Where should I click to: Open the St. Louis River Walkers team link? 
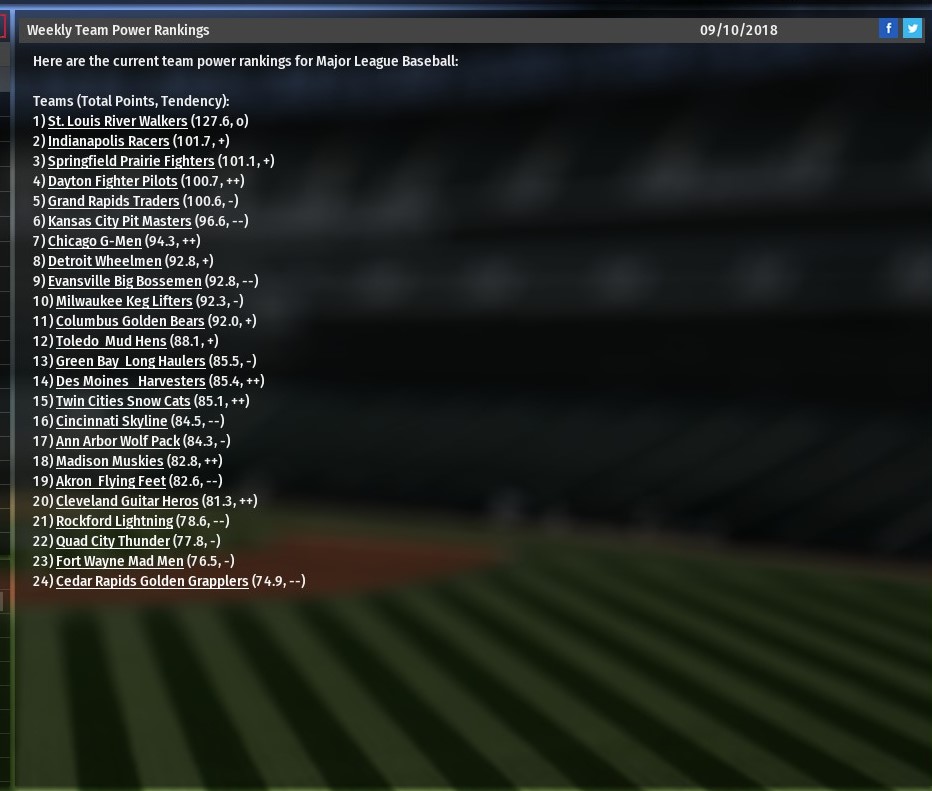pyautogui.click(x=117, y=121)
